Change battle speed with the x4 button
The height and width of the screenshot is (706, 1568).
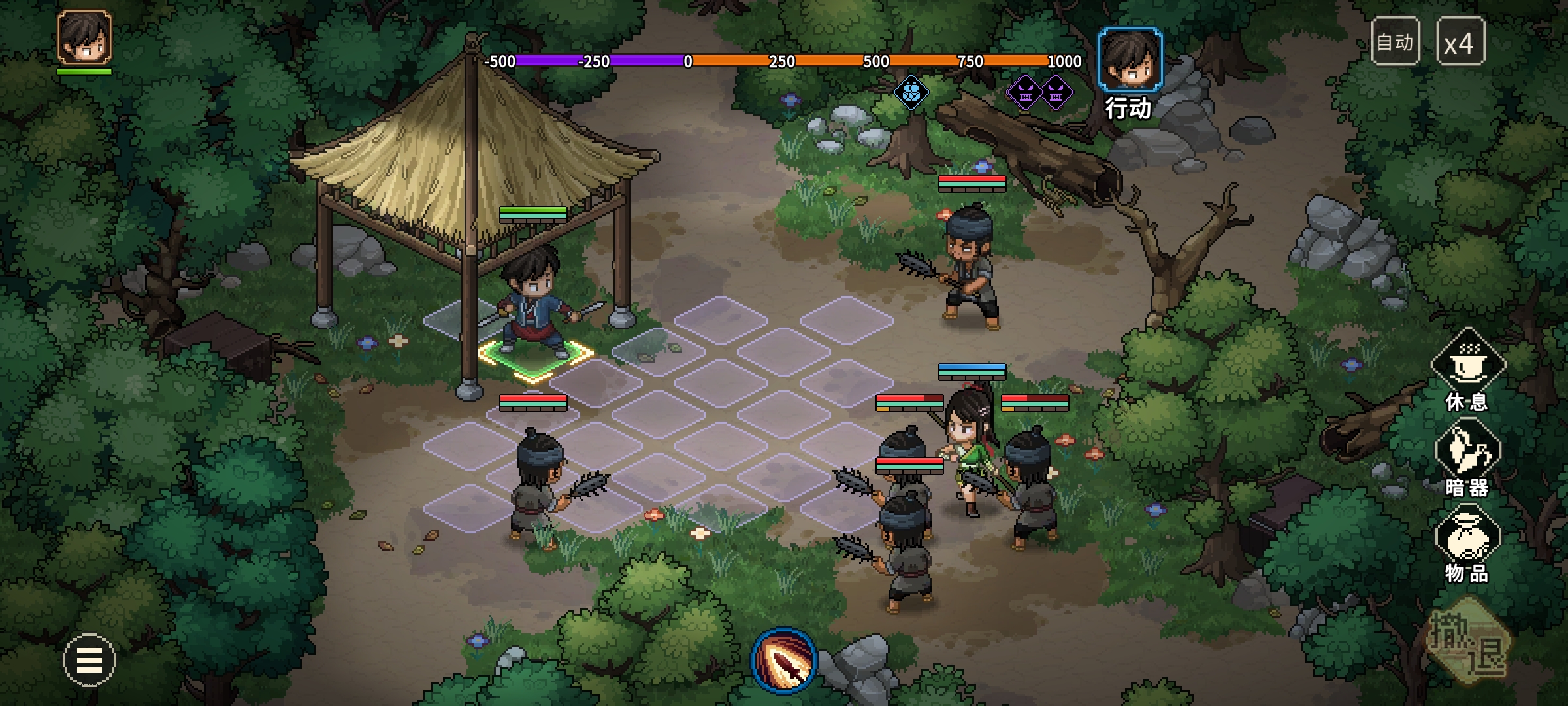pos(1460,42)
